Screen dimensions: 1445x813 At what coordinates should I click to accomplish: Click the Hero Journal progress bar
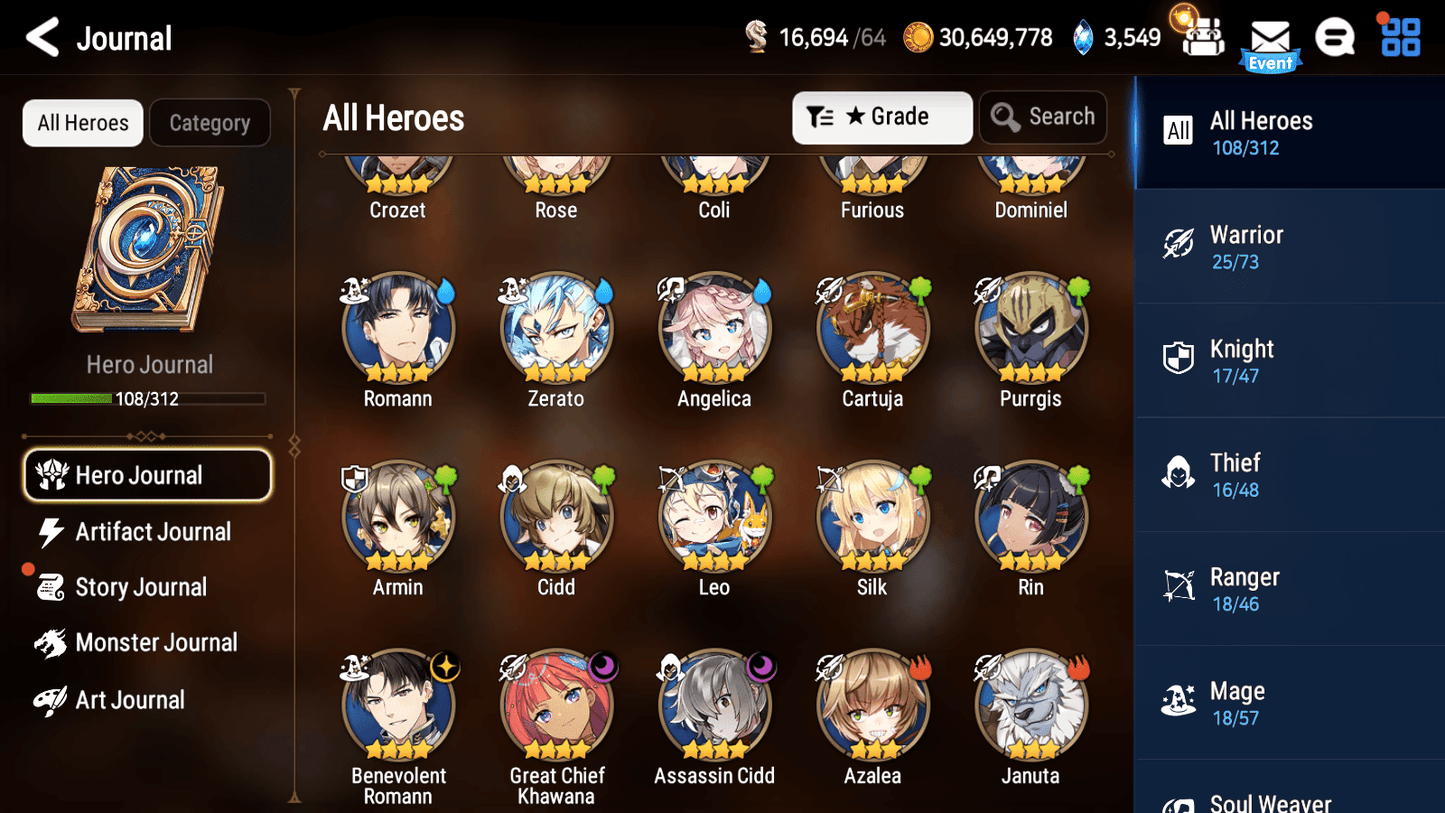pos(149,398)
